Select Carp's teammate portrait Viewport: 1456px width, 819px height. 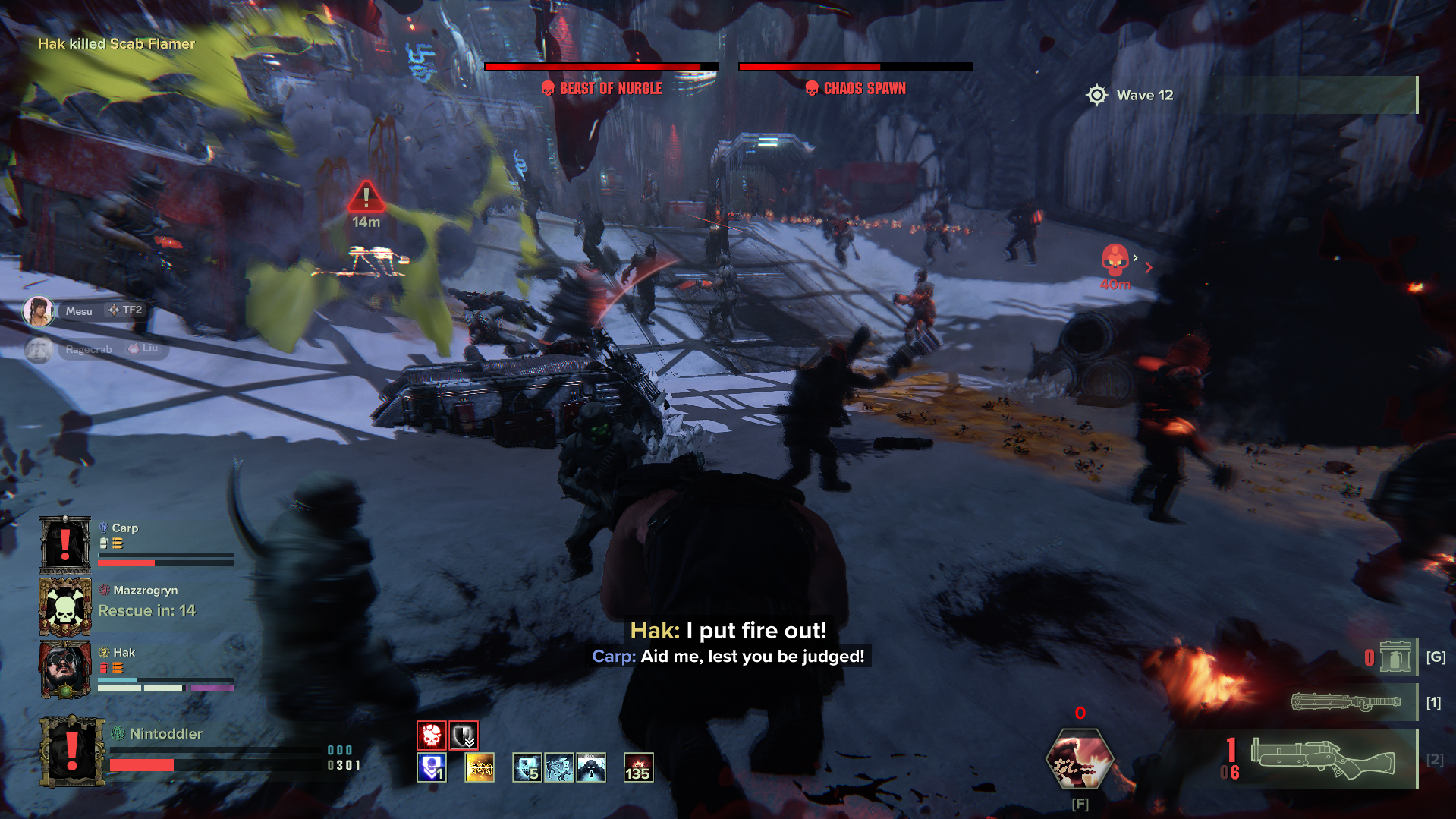coord(65,544)
